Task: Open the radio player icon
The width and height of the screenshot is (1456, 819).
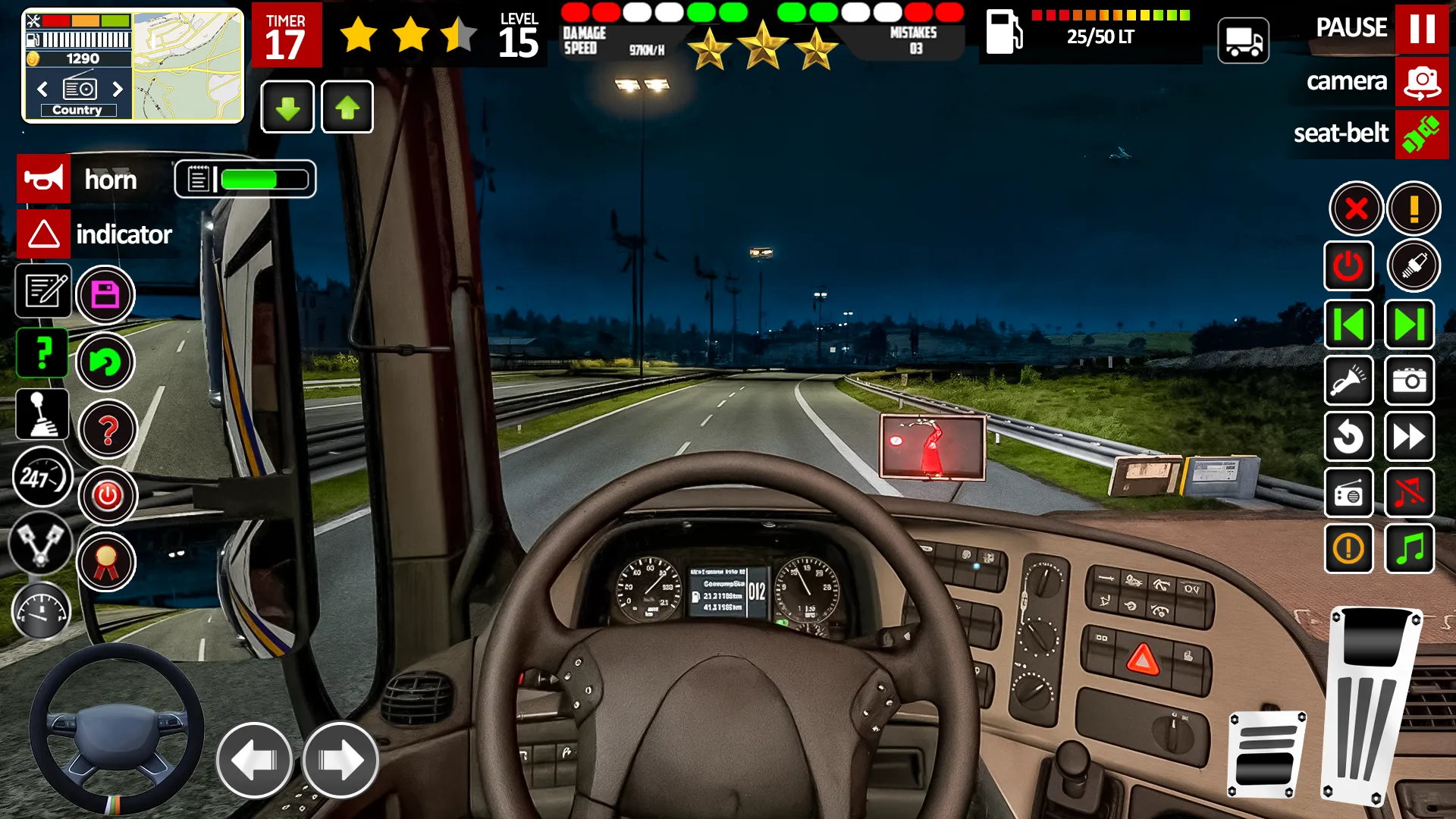Action: [1349, 493]
